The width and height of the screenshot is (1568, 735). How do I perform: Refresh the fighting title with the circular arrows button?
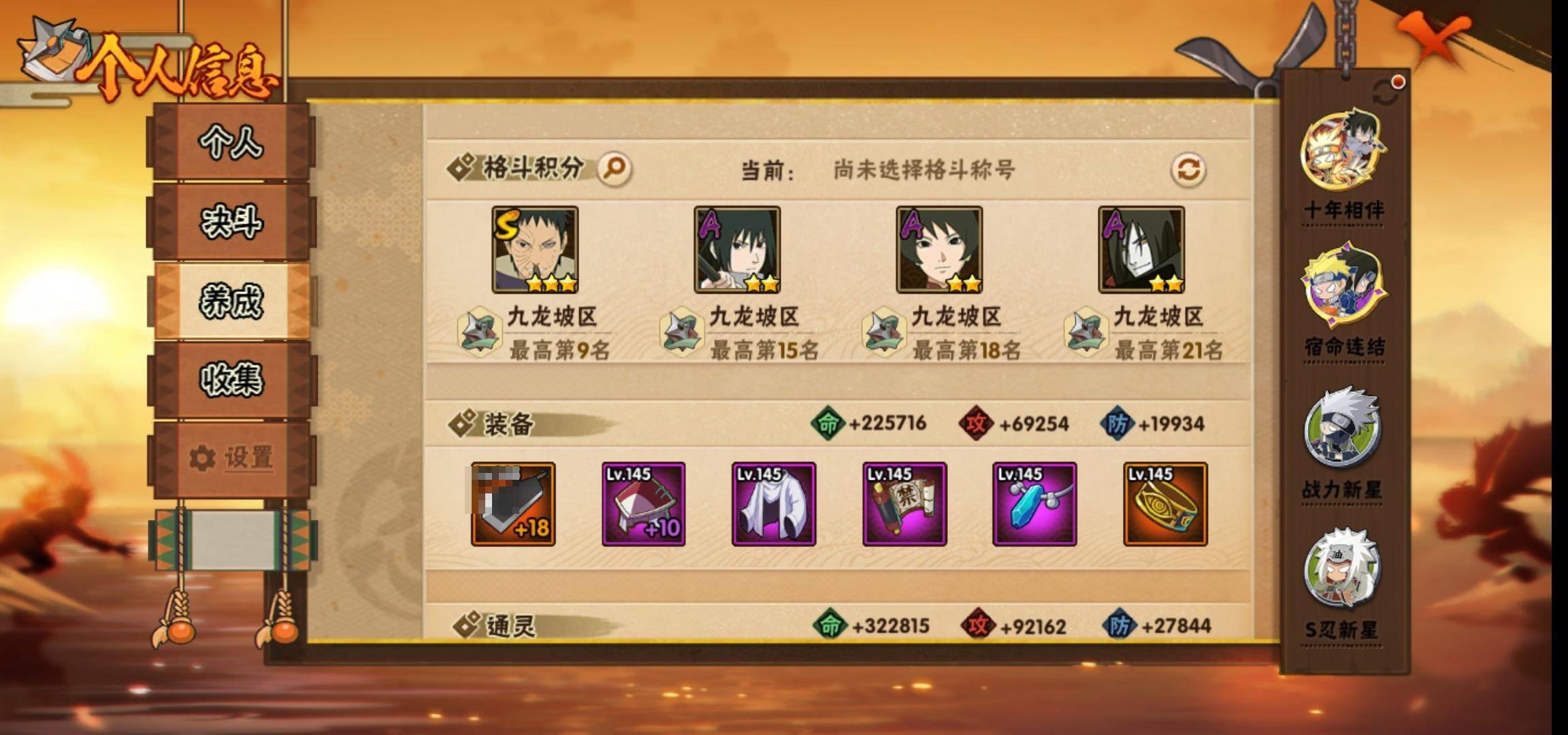1188,169
